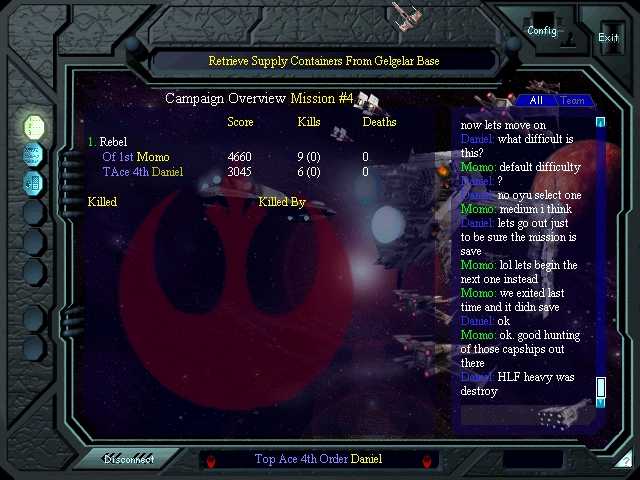Exit the game with the Exit button
Image resolution: width=640 pixels, height=480 pixels.
(608, 37)
